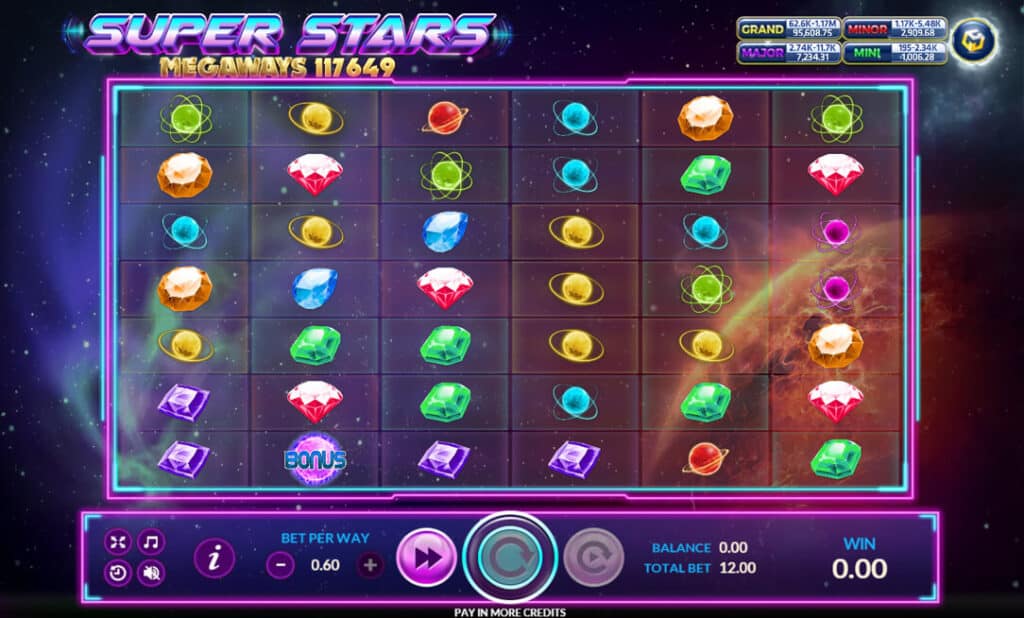Toggle the background music
Image resolution: width=1024 pixels, height=618 pixels.
[151, 542]
